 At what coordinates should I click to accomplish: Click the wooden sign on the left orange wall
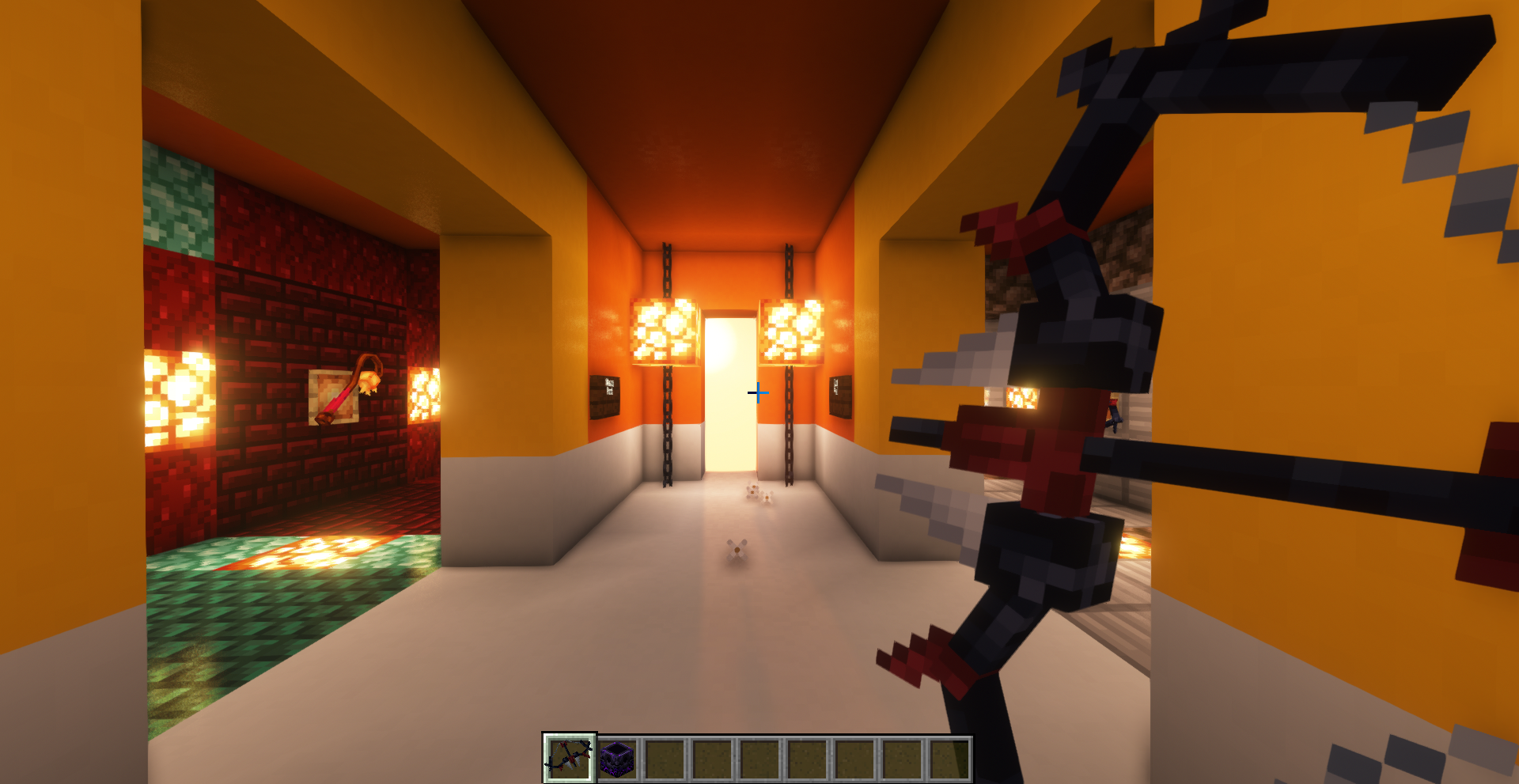point(604,400)
